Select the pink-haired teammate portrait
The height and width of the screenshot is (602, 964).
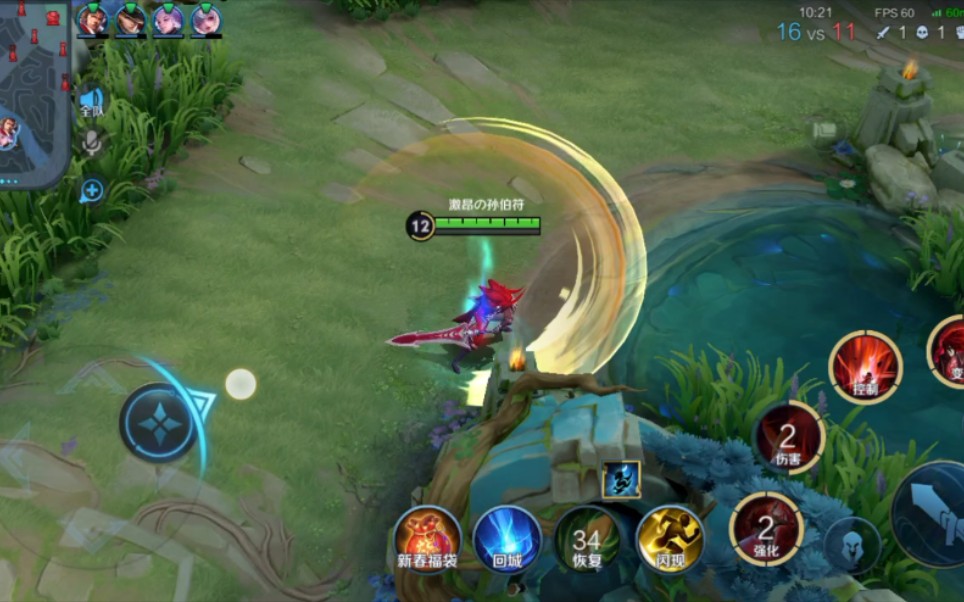click(x=206, y=19)
